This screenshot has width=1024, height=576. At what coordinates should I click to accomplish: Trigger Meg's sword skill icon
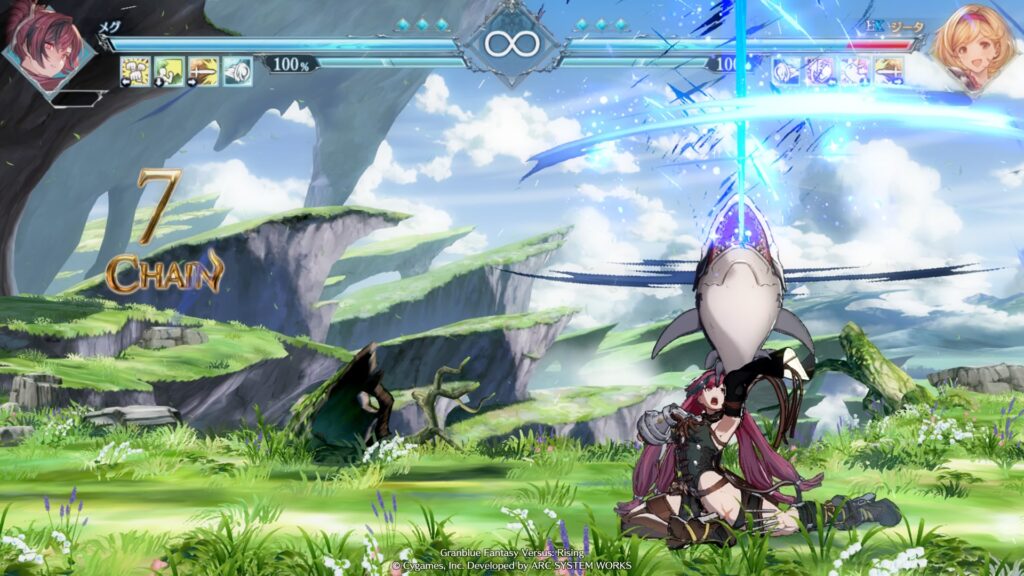(203, 71)
